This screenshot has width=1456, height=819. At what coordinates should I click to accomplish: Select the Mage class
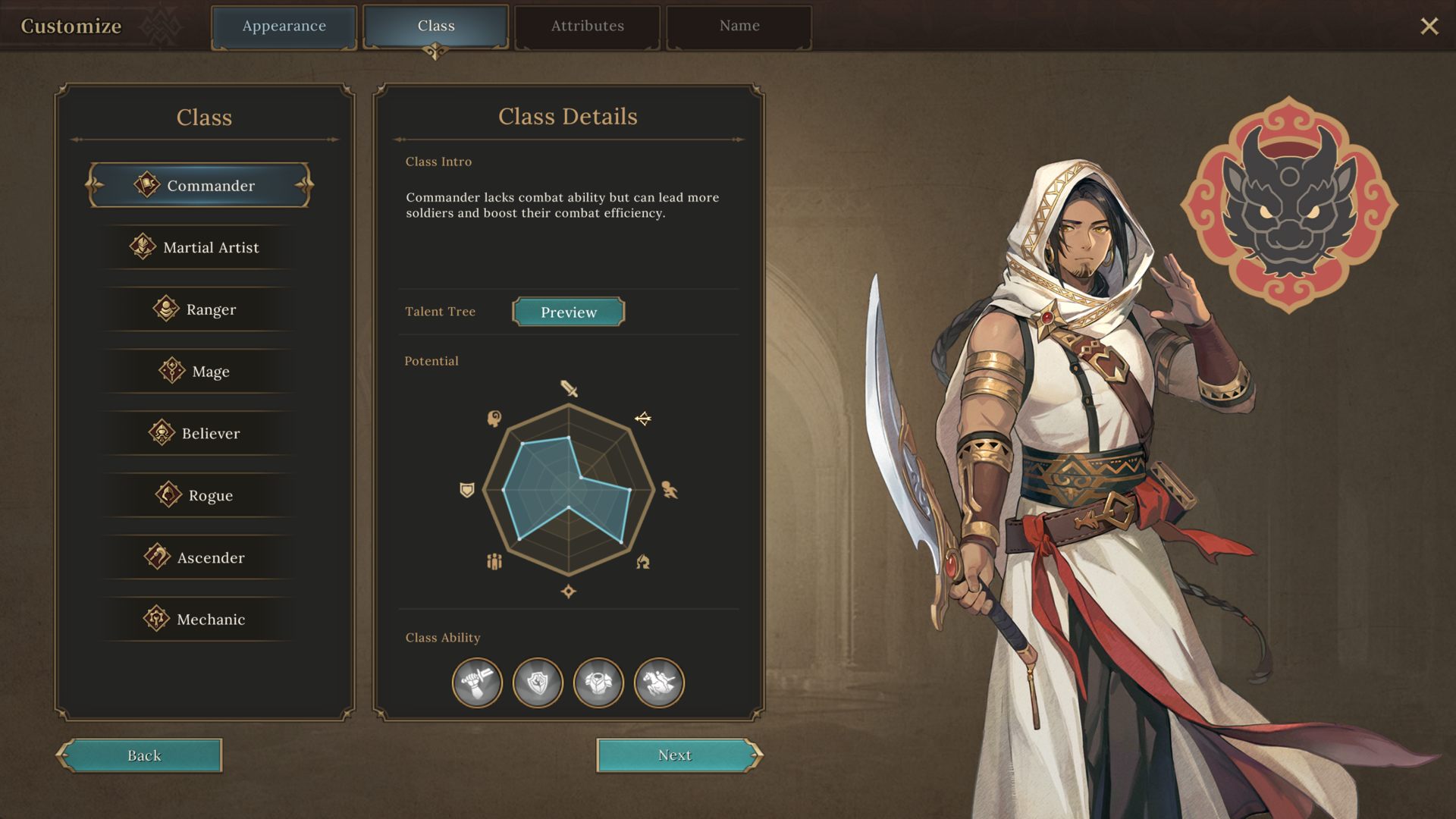tap(200, 372)
